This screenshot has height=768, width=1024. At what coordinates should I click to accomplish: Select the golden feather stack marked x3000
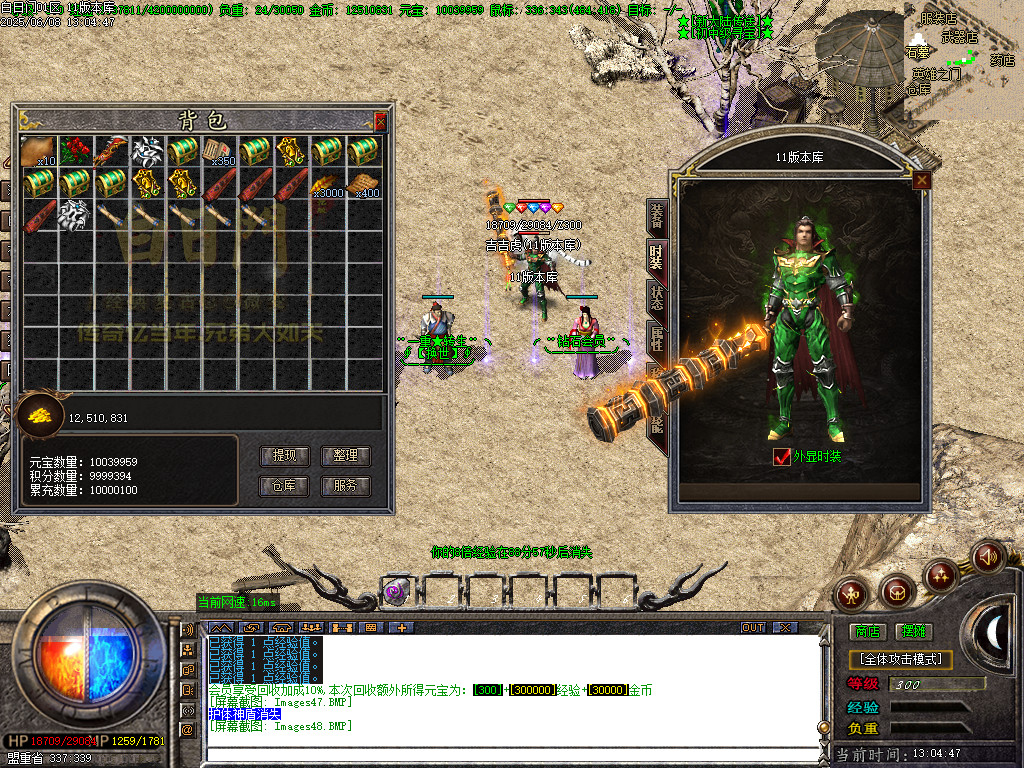(327, 185)
